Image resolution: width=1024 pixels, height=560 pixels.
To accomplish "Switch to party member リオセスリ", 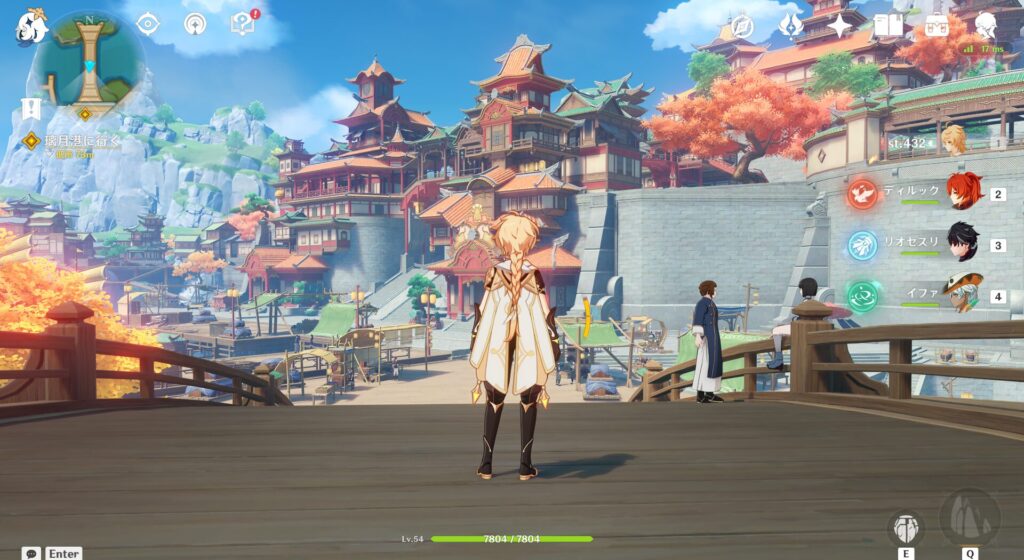I will click(x=962, y=244).
